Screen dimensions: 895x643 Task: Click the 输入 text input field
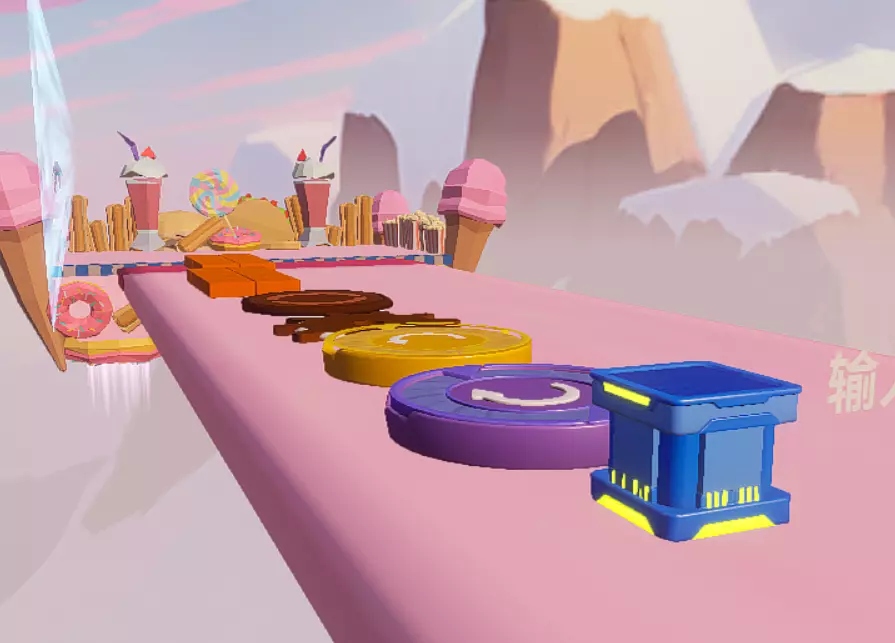coord(860,383)
